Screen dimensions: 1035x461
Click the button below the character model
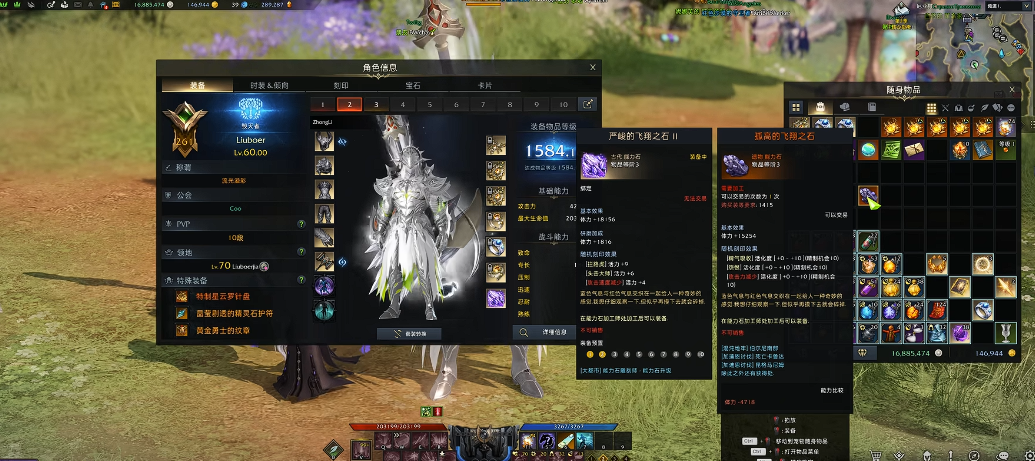[x=408, y=333]
